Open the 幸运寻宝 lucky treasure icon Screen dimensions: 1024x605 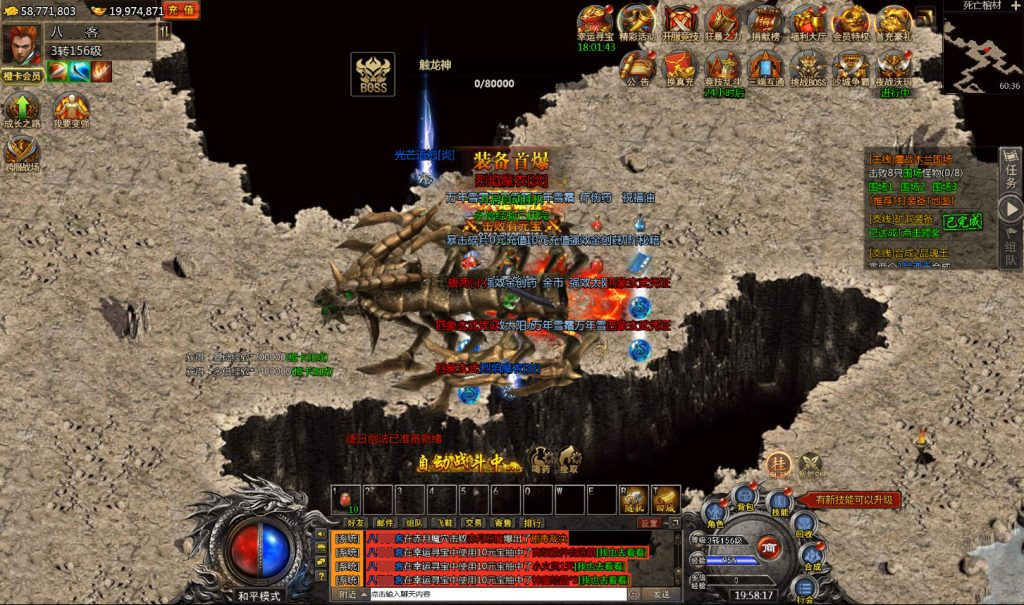pos(595,21)
